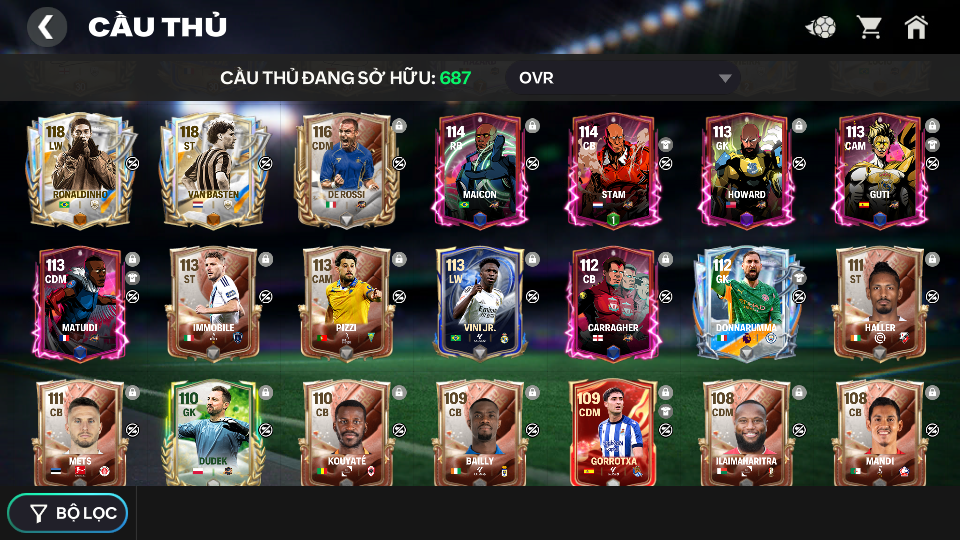
Task: Select the Stam player card
Action: 613,170
